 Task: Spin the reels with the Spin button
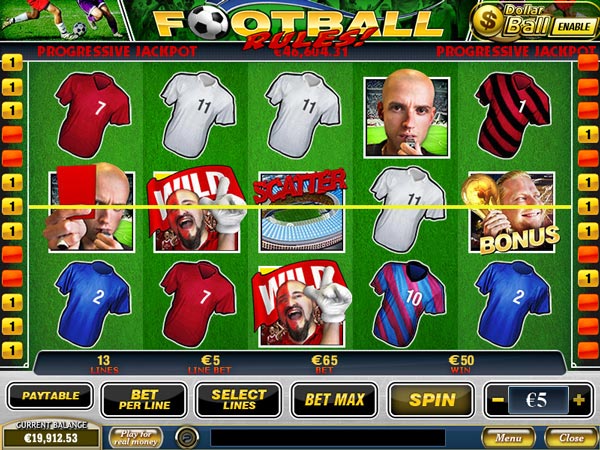pos(430,399)
